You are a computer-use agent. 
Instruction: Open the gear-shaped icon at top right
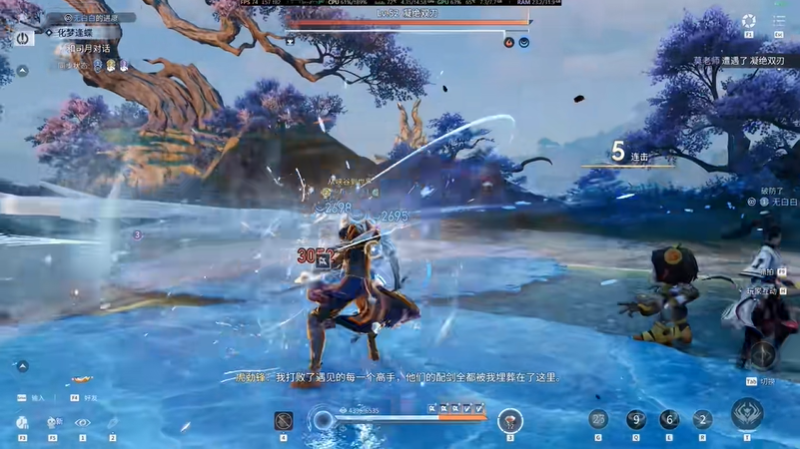point(749,21)
